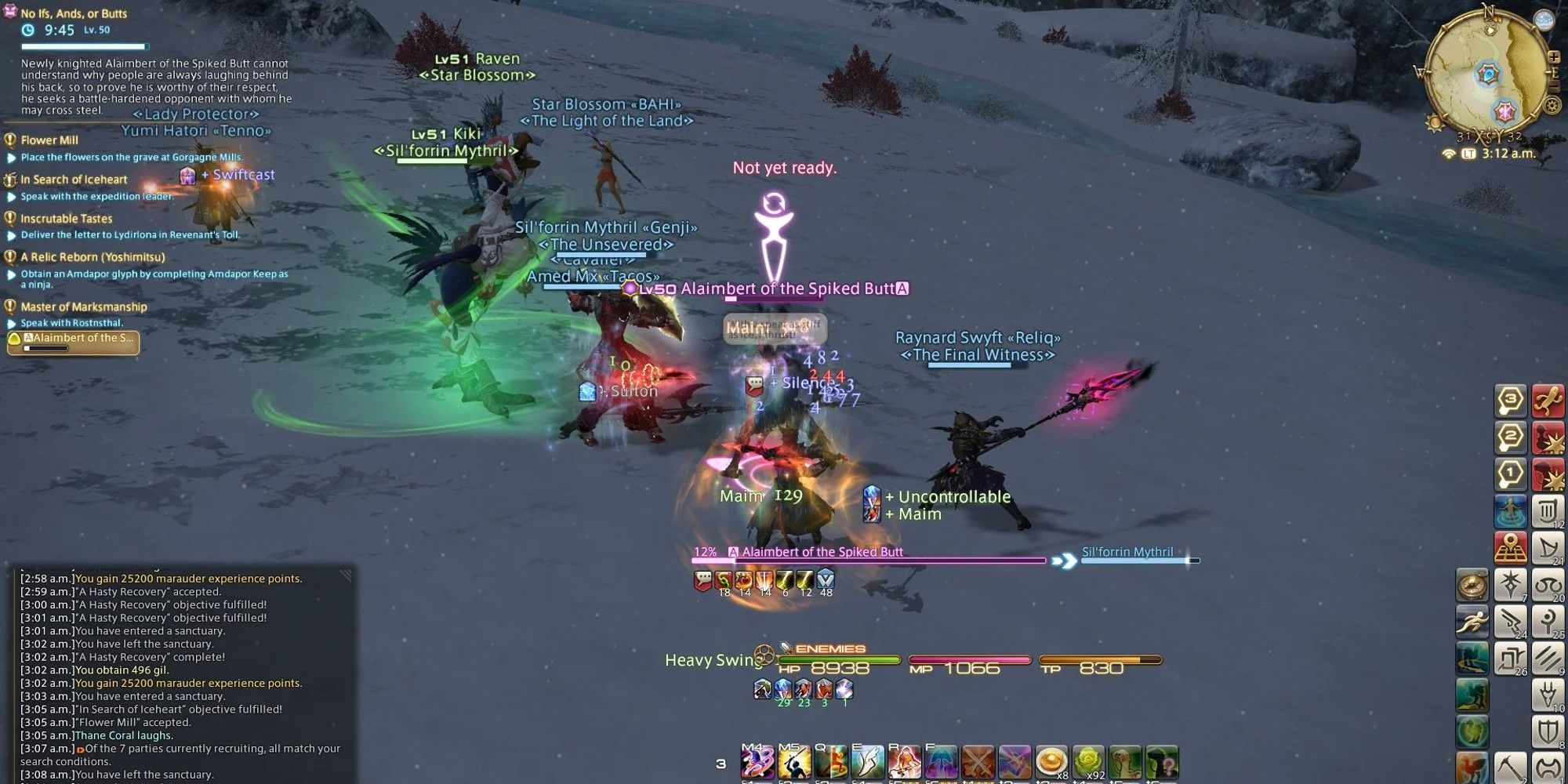This screenshot has width=1568, height=784.
Task: Open the map using the red map-marker icon
Action: [1510, 547]
